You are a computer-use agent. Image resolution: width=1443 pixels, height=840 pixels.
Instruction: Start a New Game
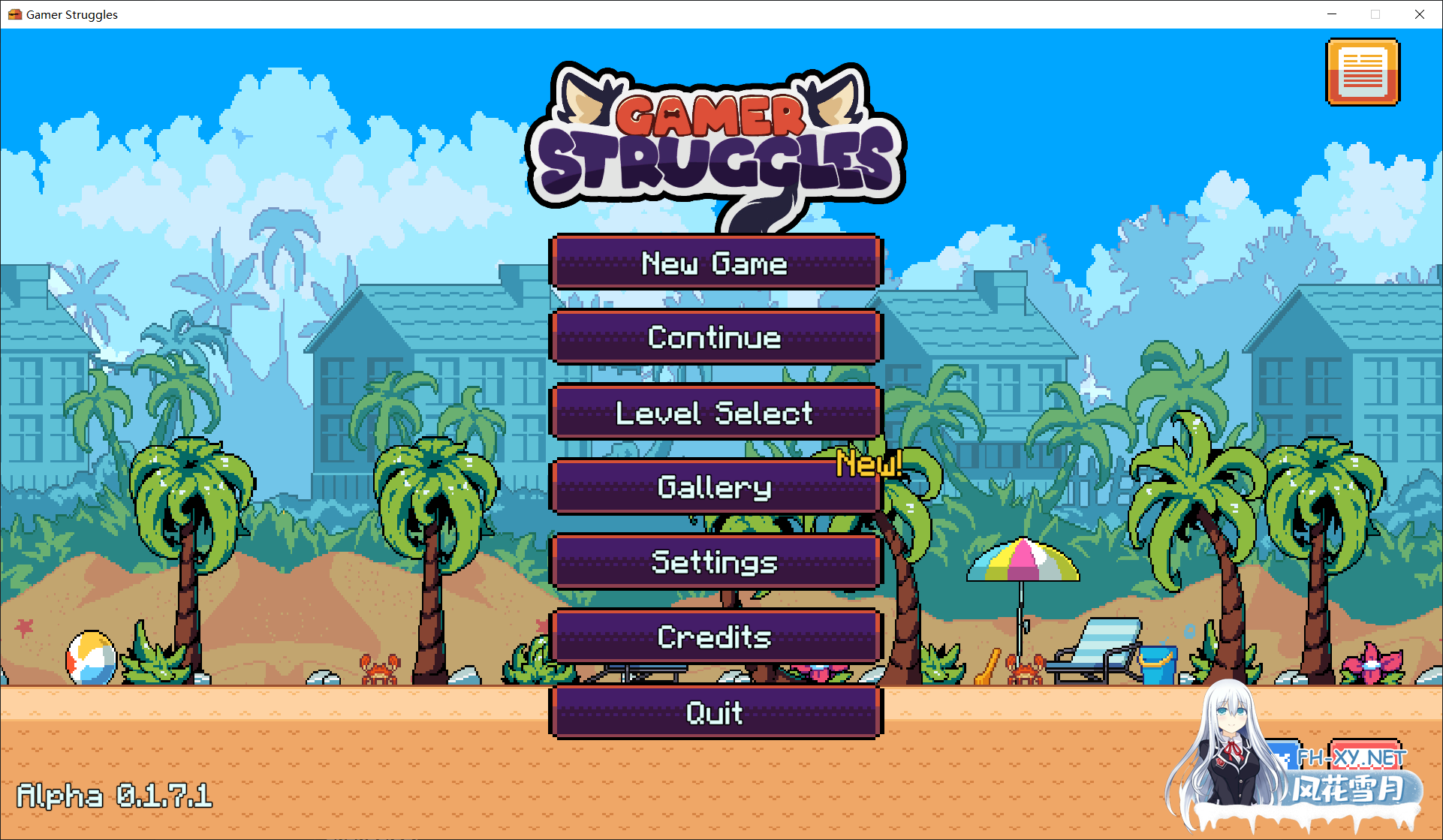click(x=715, y=263)
